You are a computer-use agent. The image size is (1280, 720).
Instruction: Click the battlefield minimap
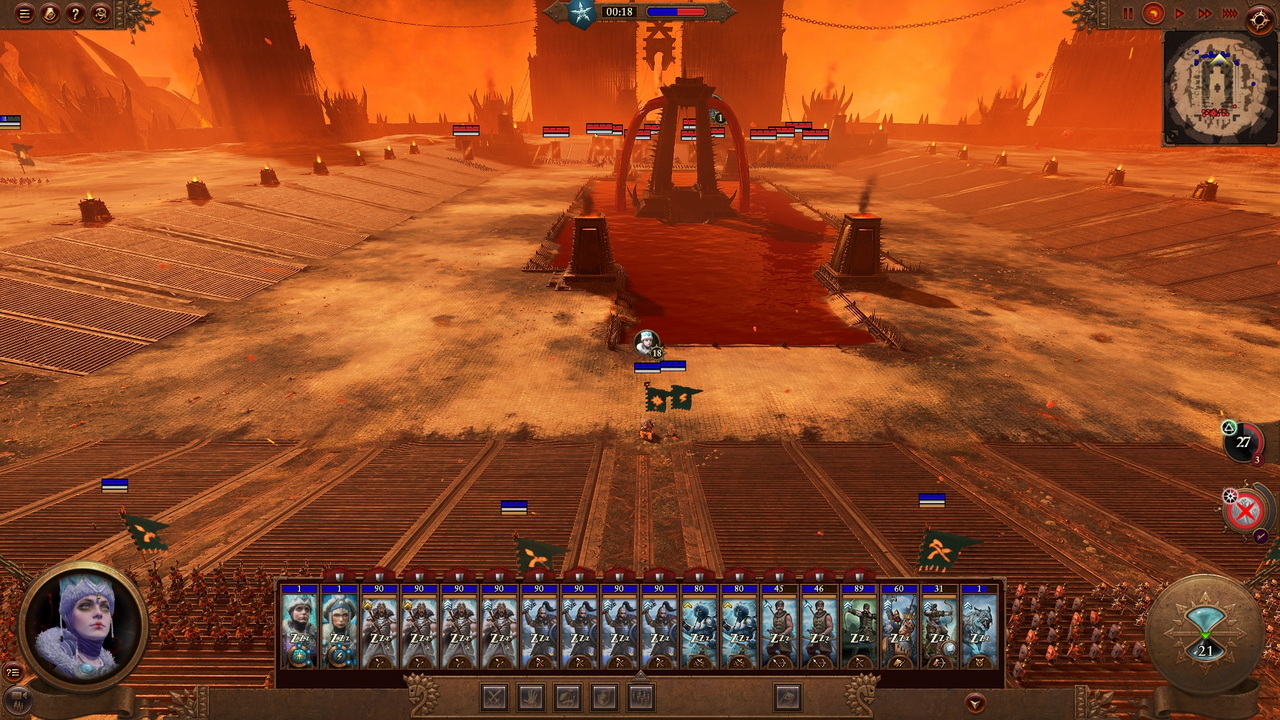click(x=1220, y=88)
